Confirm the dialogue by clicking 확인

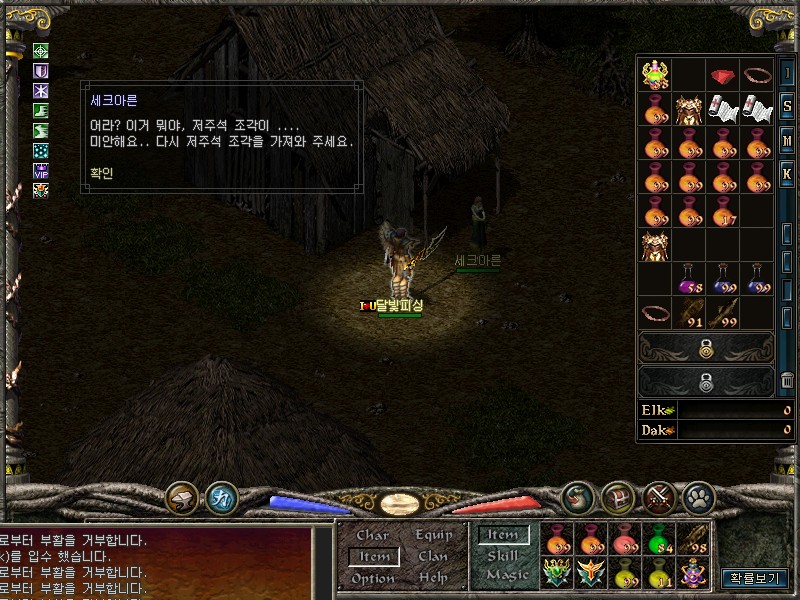(101, 171)
